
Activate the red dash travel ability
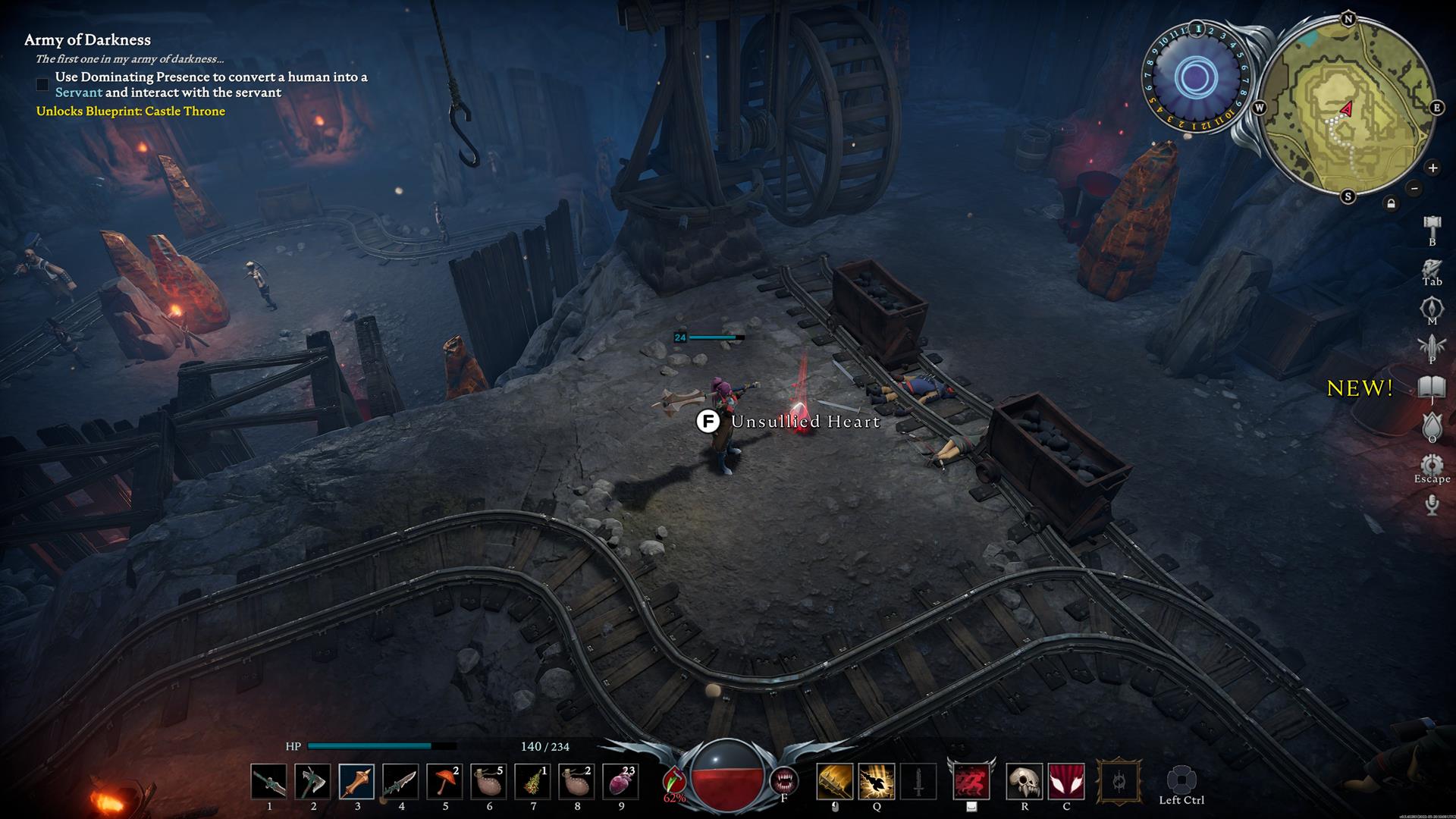pyautogui.click(x=971, y=782)
